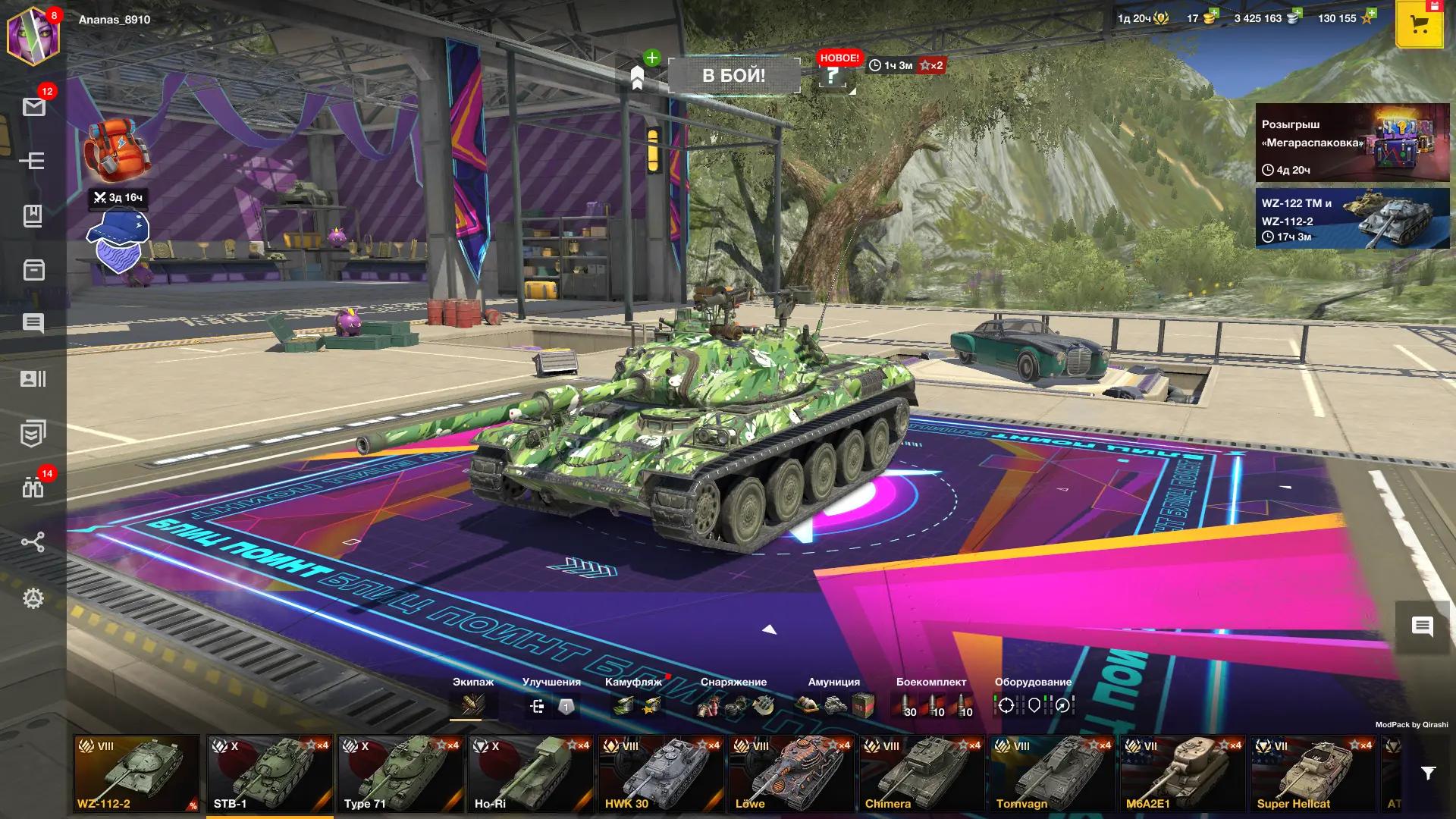The width and height of the screenshot is (1456, 819).
Task: Choose the Type 71 tank
Action: point(400,773)
